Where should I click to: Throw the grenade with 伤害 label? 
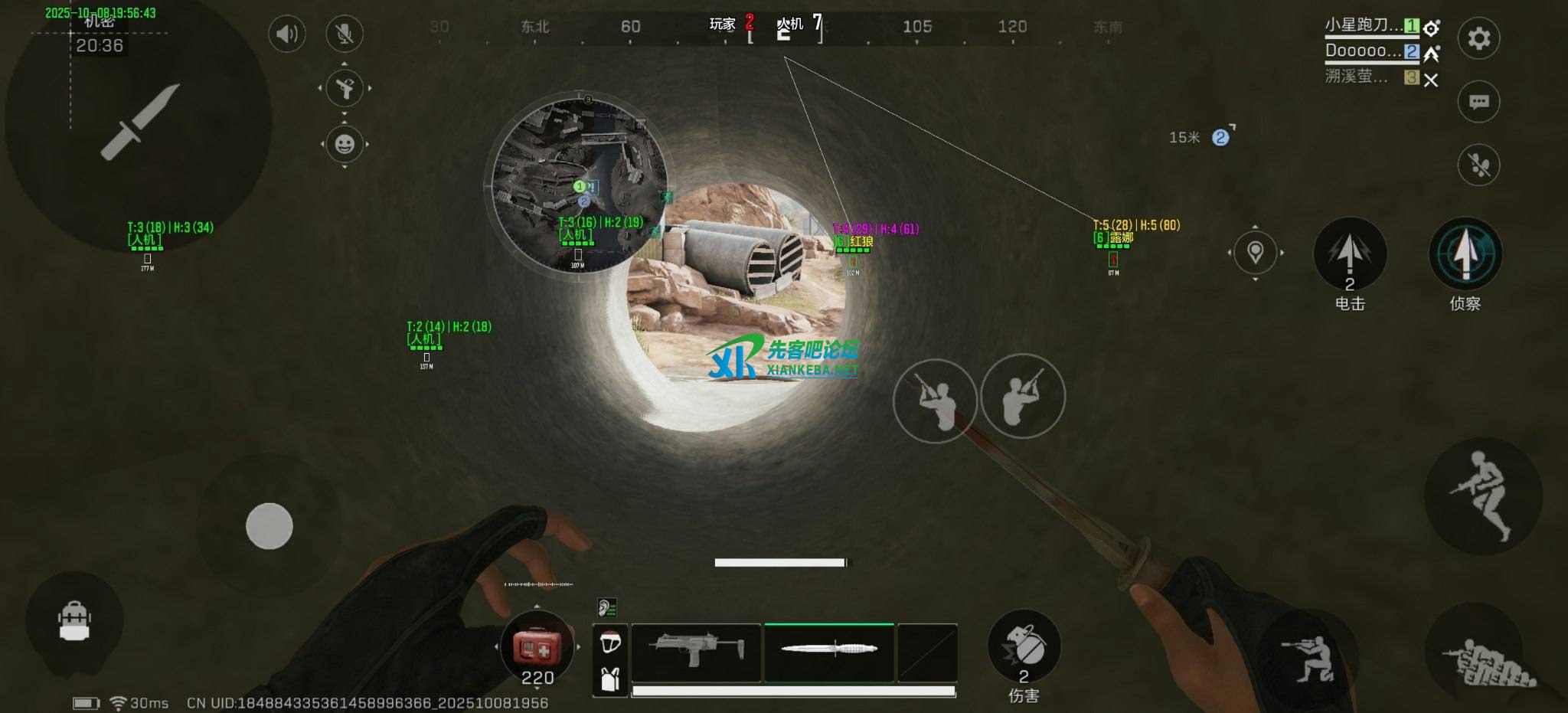coord(1024,646)
